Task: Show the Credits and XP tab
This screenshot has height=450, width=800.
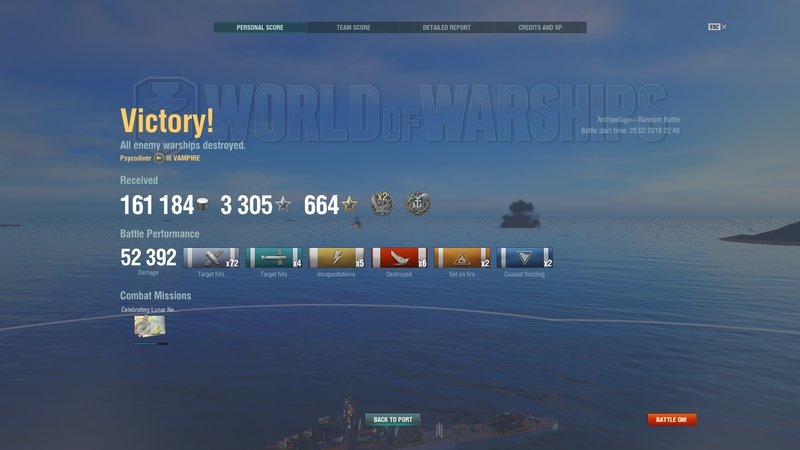Action: coord(540,27)
